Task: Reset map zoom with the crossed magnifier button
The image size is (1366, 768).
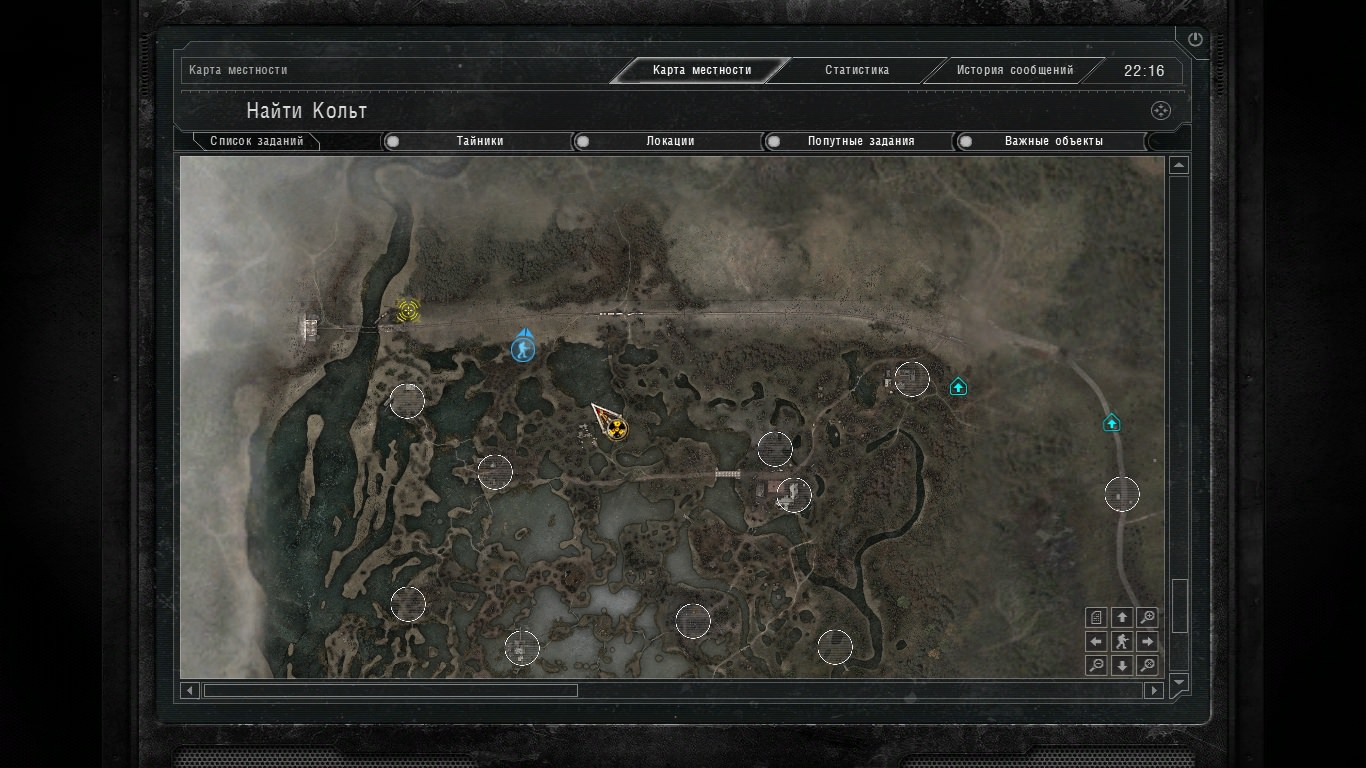Action: pyautogui.click(x=1148, y=665)
